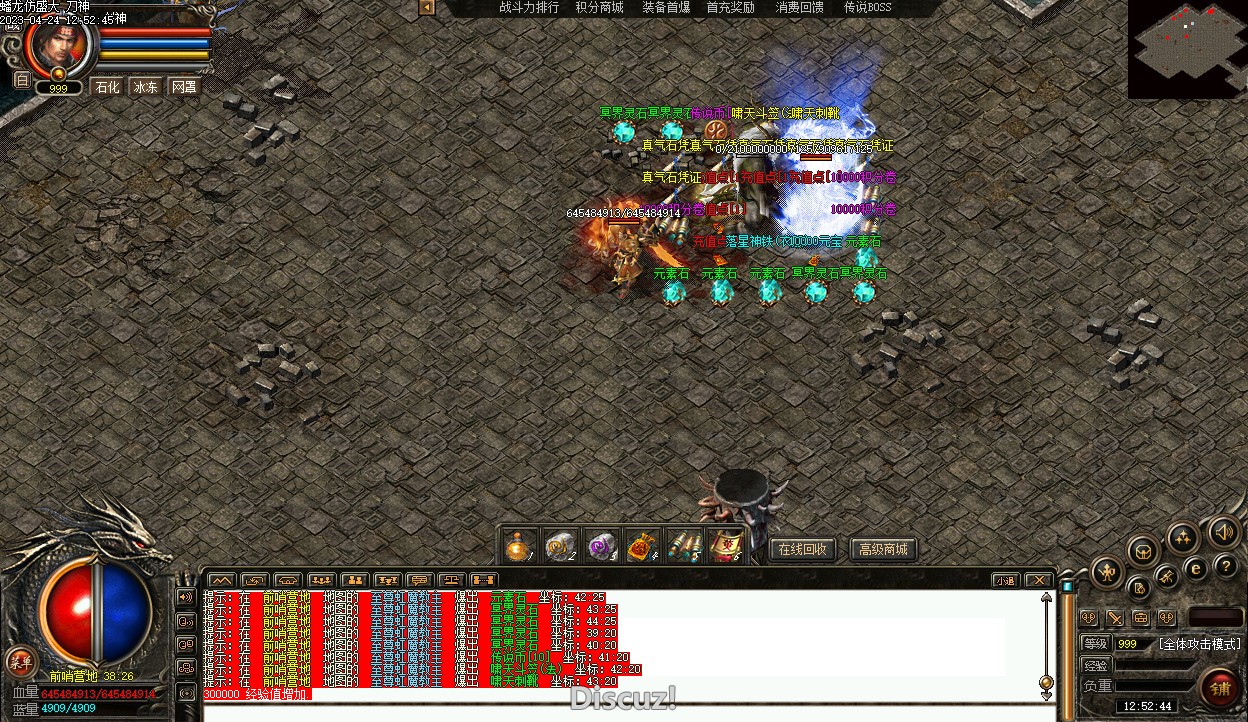The width and height of the screenshot is (1248, 722).
Task: Open the 首充奖励 first recharge reward
Action: click(731, 7)
